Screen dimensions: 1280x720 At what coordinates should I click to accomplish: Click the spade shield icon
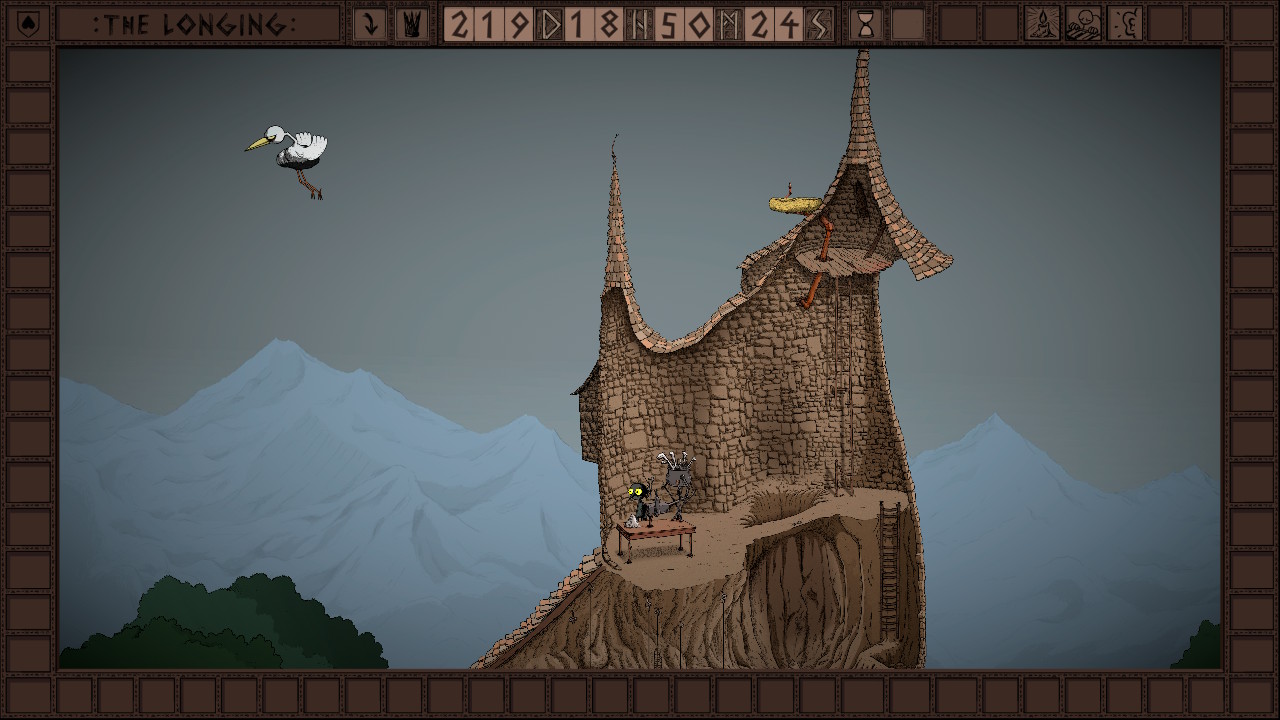pyautogui.click(x=28, y=24)
